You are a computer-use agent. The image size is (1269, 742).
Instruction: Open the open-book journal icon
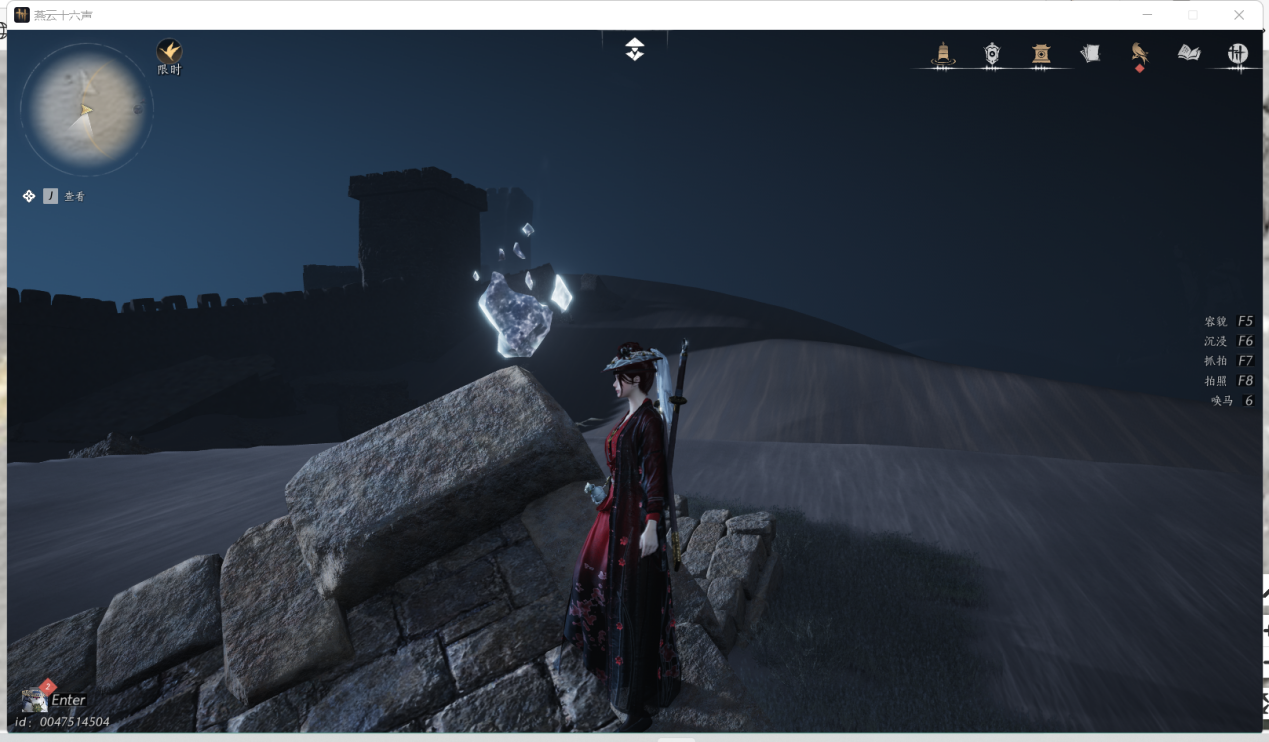1189,53
